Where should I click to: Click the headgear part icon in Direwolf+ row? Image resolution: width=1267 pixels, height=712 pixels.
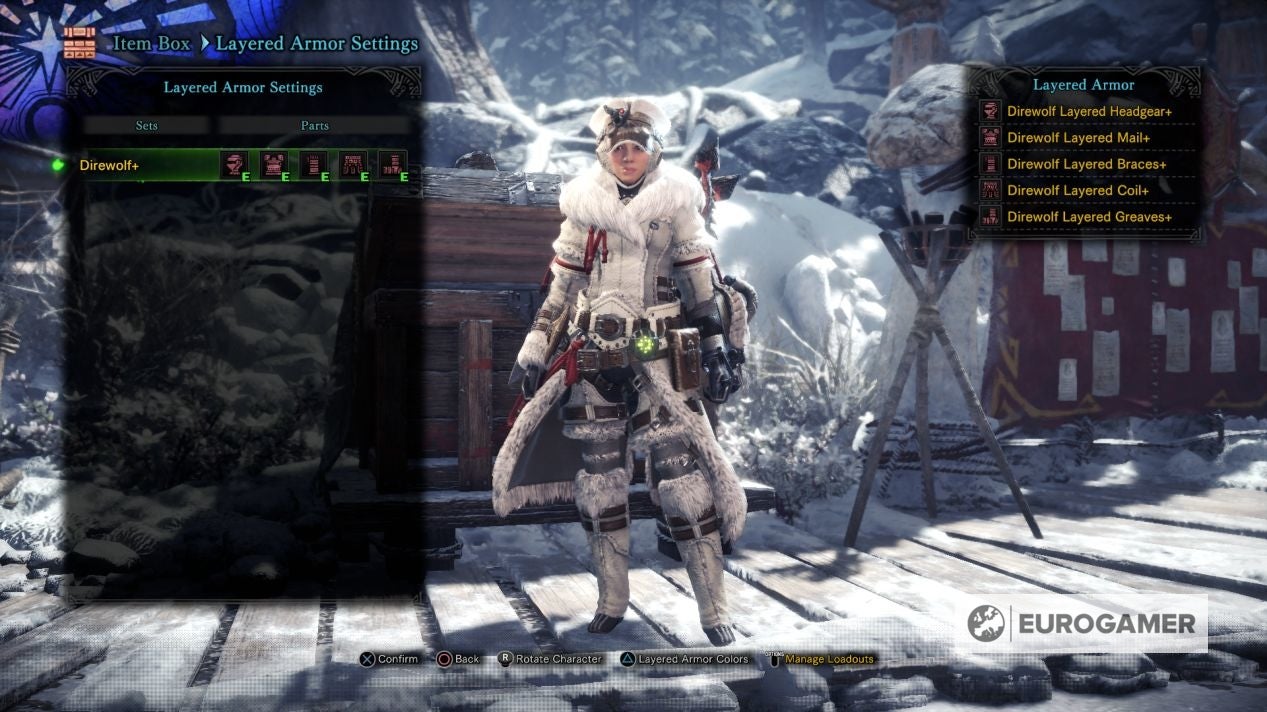click(234, 165)
